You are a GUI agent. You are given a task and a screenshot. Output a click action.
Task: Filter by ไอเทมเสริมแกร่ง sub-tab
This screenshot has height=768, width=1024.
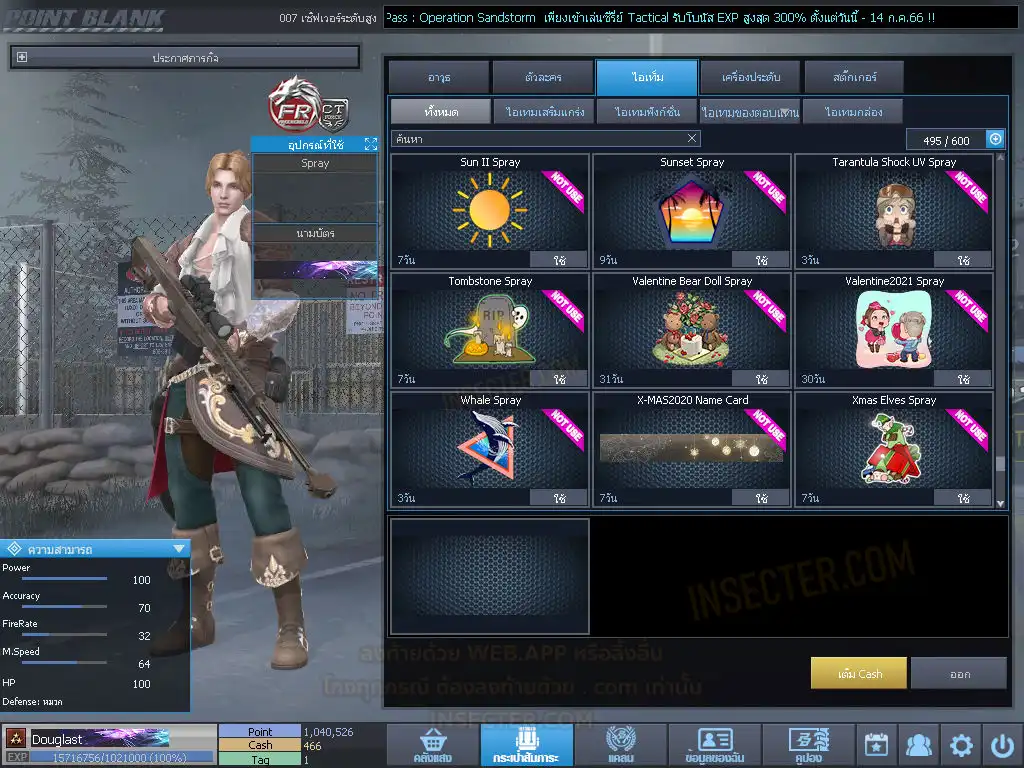(x=545, y=112)
